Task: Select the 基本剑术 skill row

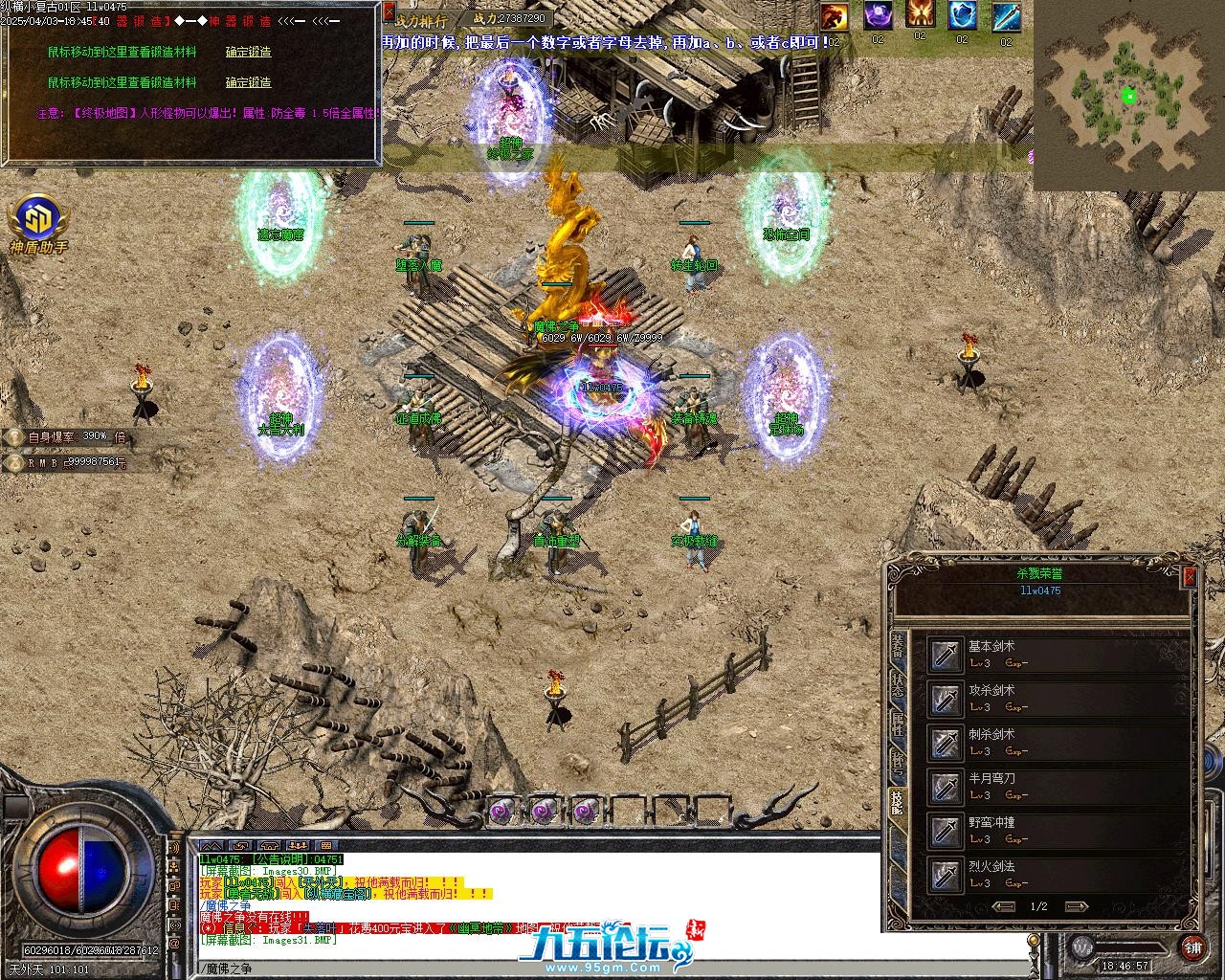Action: [1053, 655]
